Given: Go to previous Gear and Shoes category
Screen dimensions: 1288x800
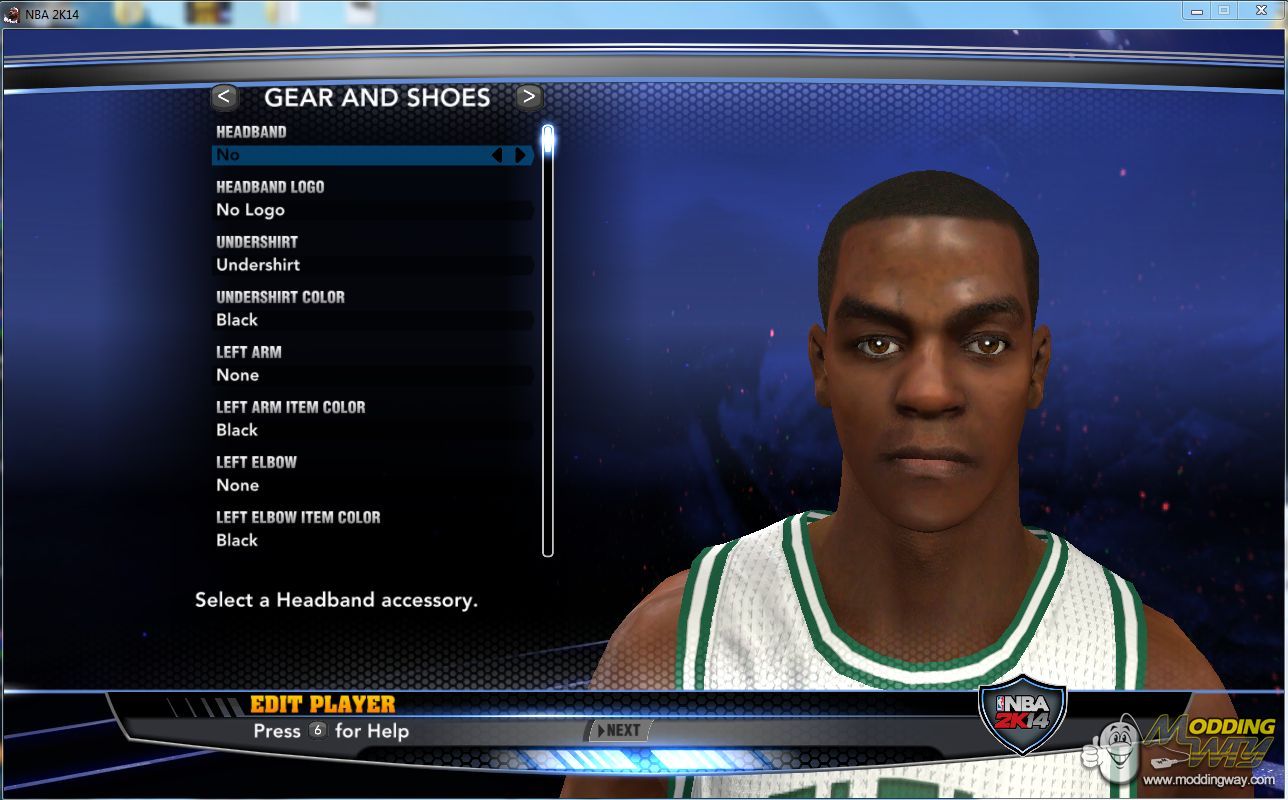Looking at the screenshot, I should (224, 97).
